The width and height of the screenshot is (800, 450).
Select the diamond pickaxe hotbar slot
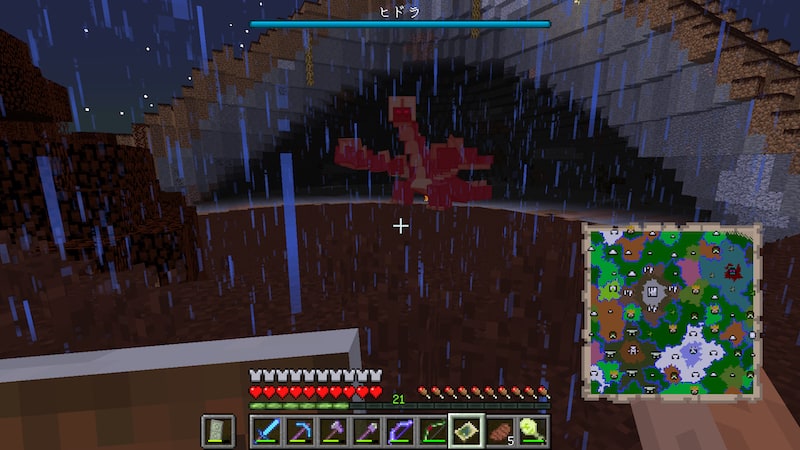pyautogui.click(x=301, y=431)
